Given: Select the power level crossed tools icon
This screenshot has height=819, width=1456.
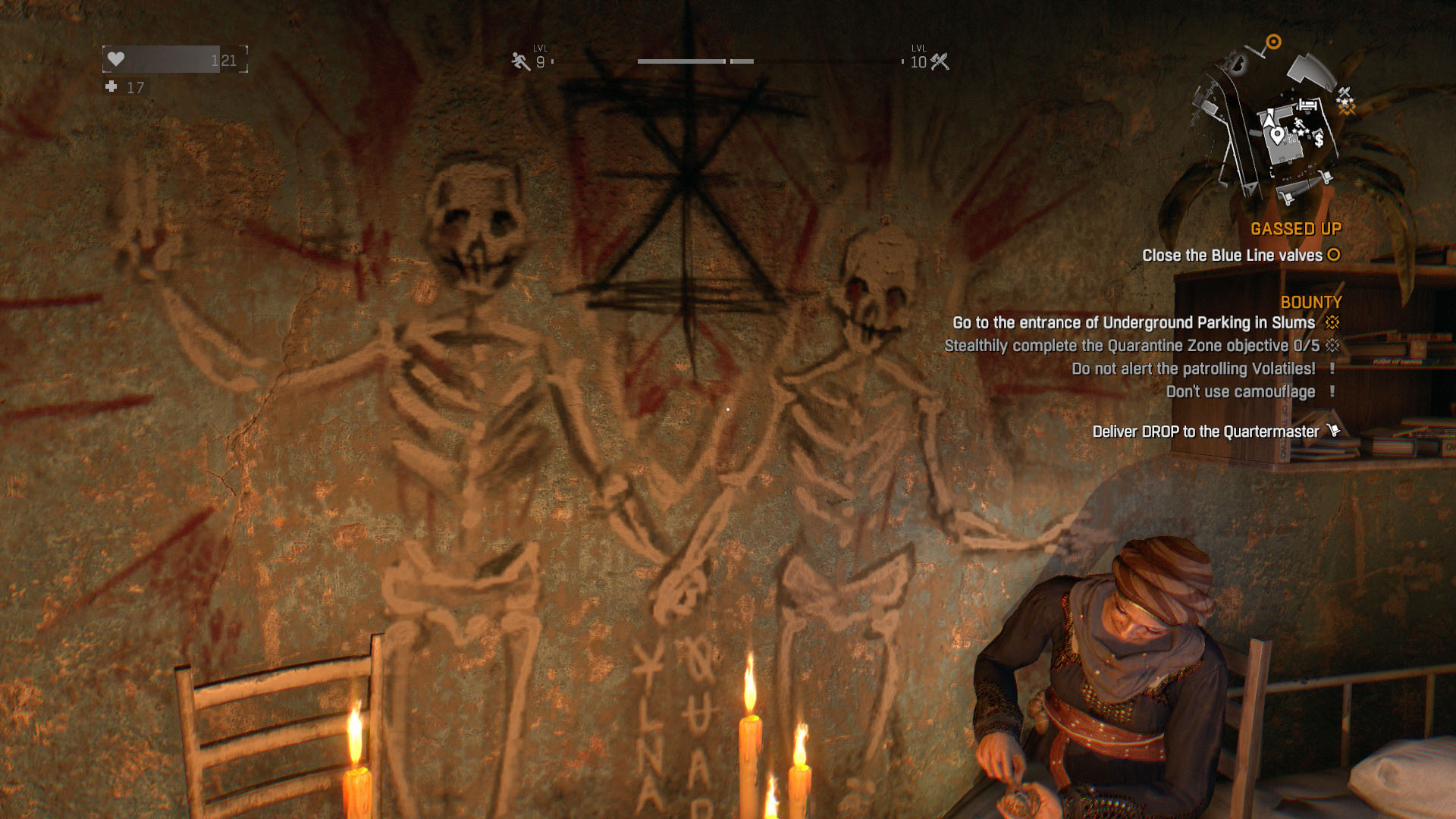Looking at the screenshot, I should click(x=940, y=61).
